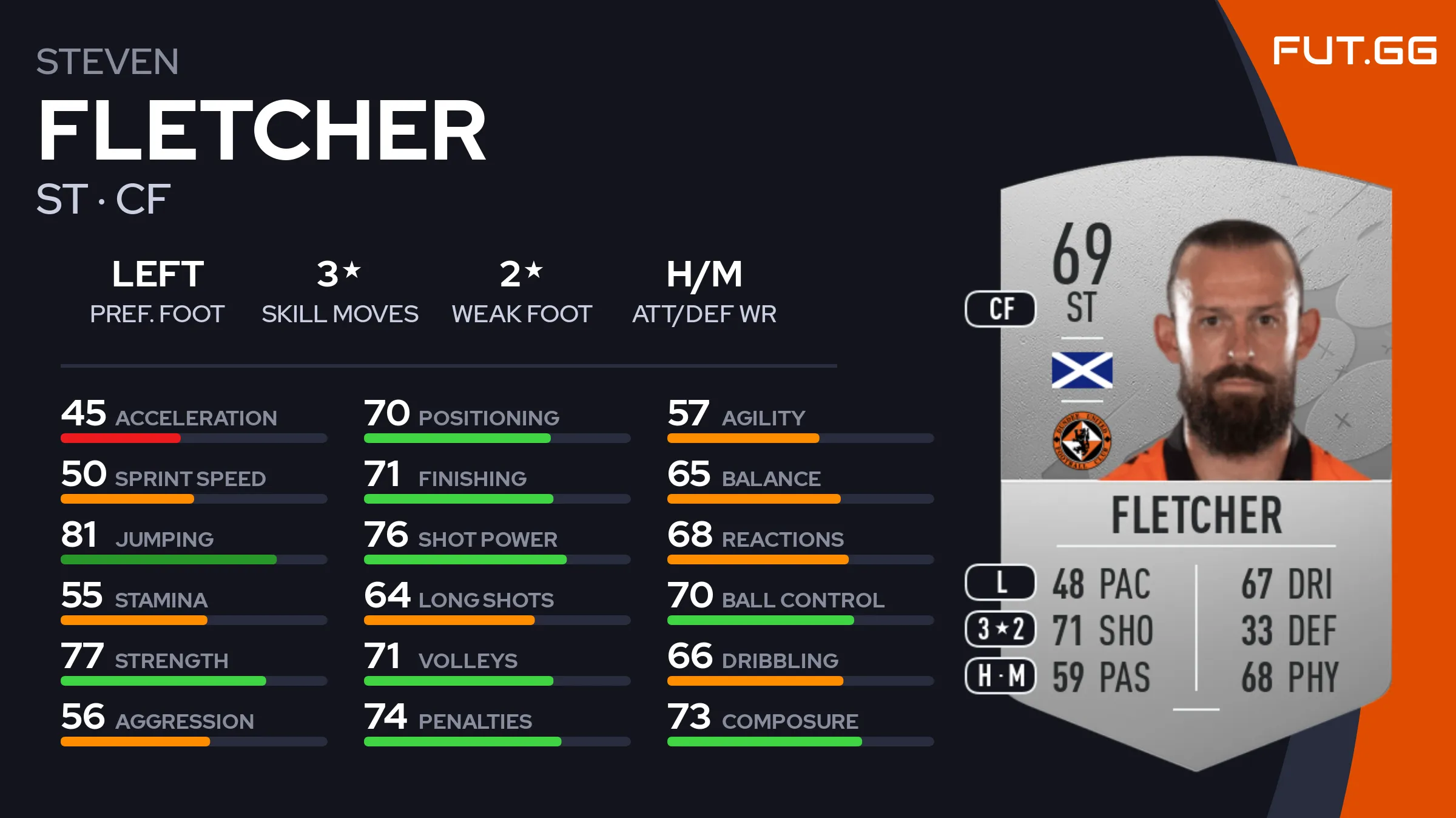Click the FUT.GG logo

click(x=1354, y=50)
